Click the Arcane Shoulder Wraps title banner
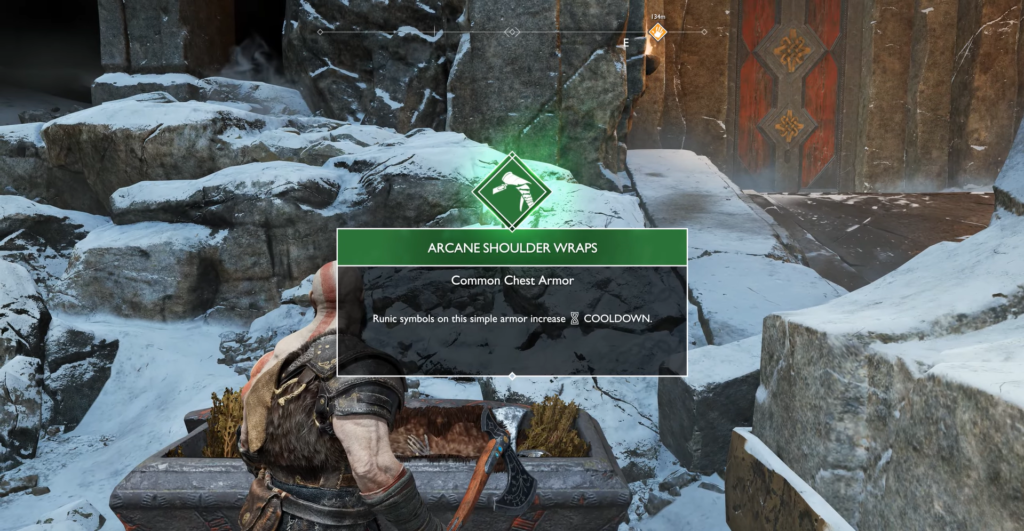 512,247
